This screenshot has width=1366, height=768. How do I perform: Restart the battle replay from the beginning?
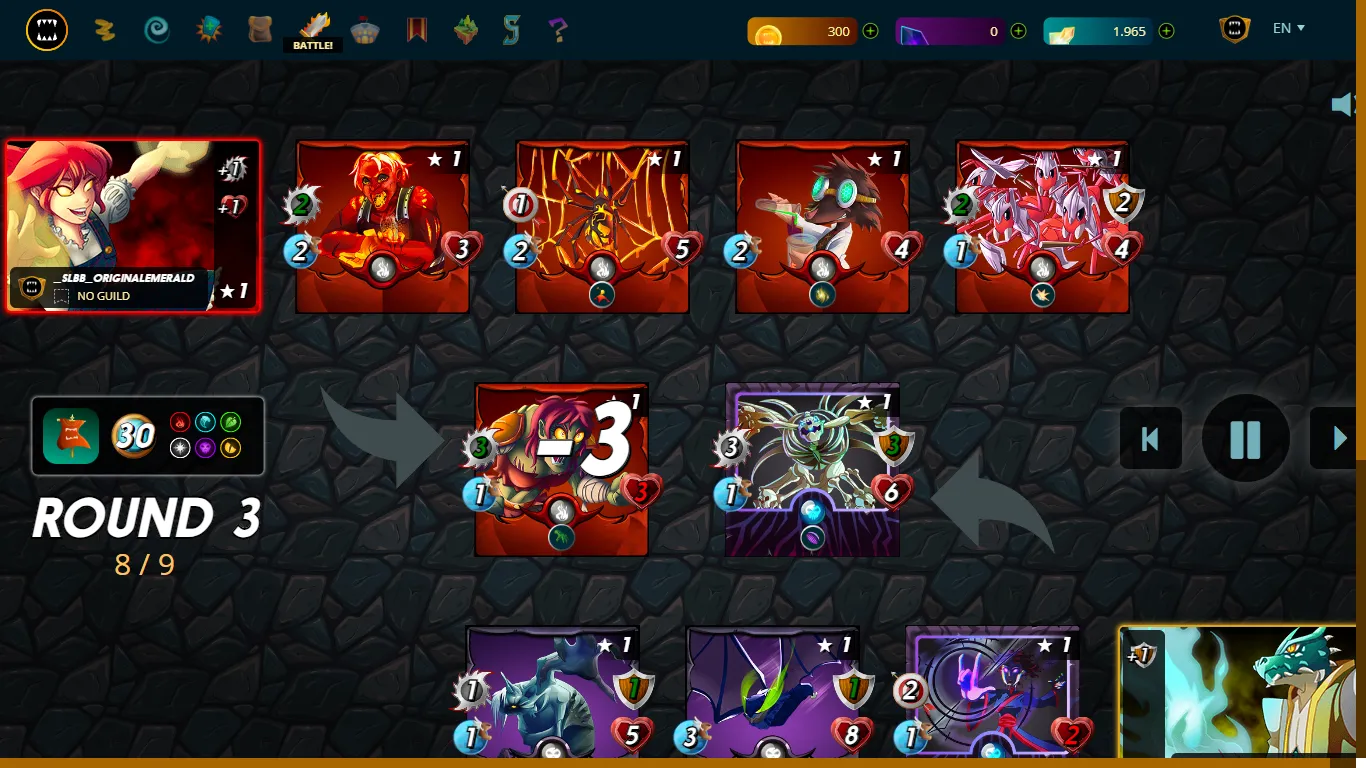1150,438
